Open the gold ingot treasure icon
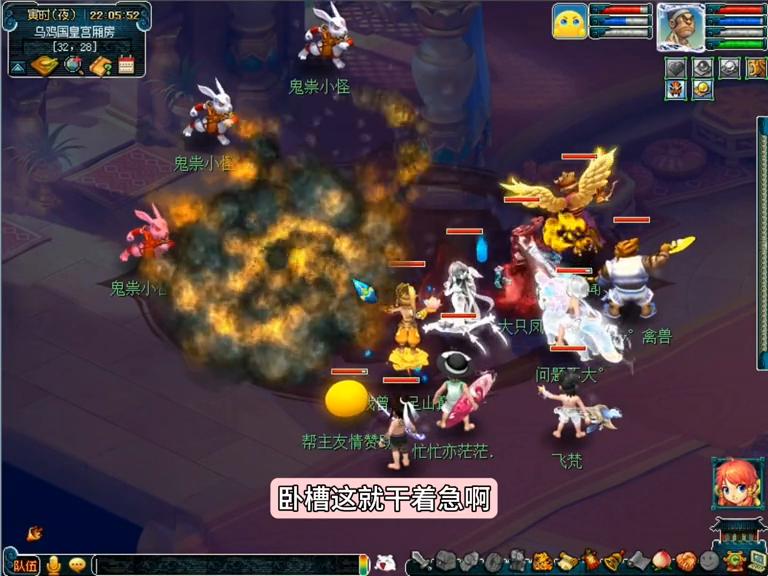 point(45,66)
